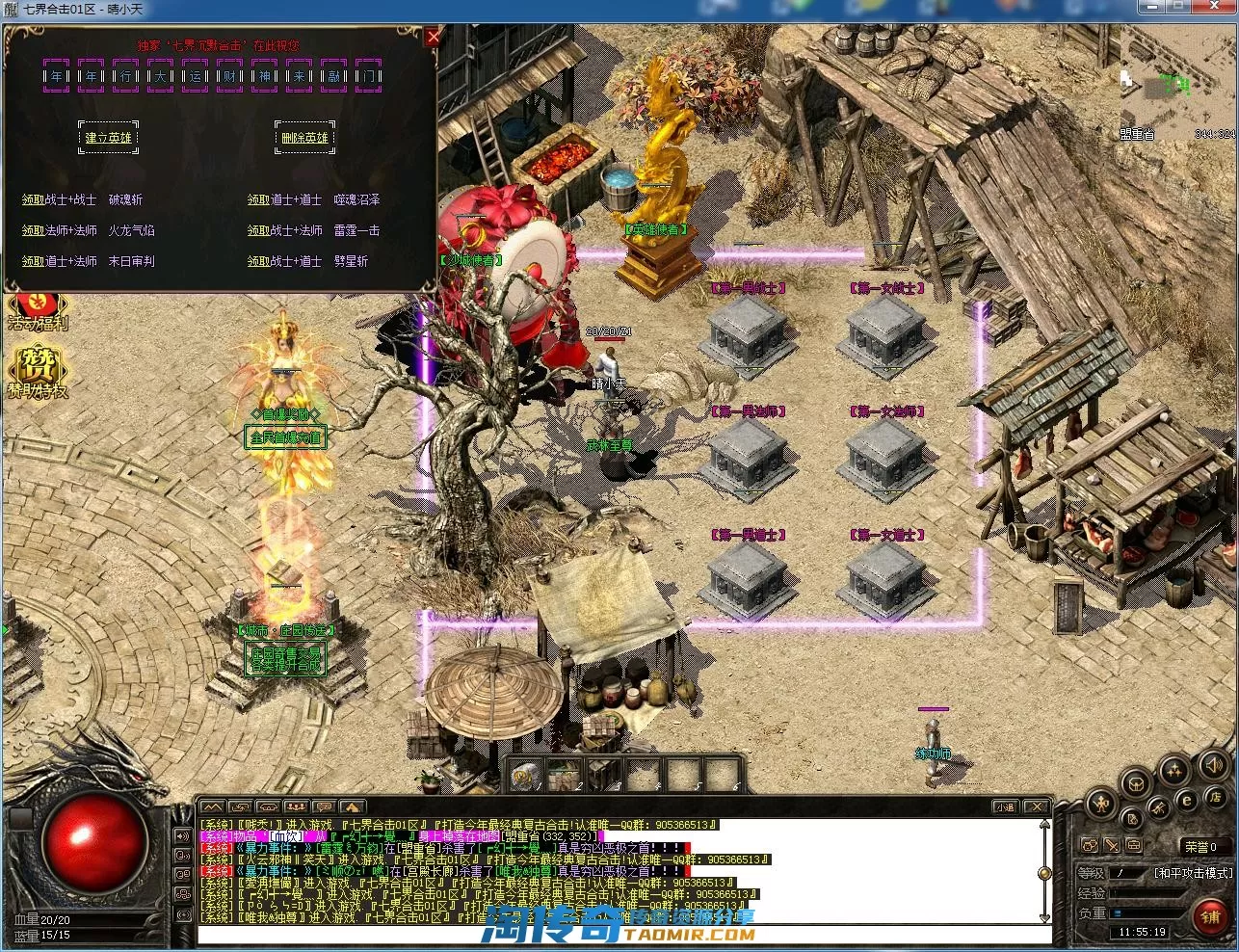Click the chat text input field

pyautogui.click(x=617, y=935)
